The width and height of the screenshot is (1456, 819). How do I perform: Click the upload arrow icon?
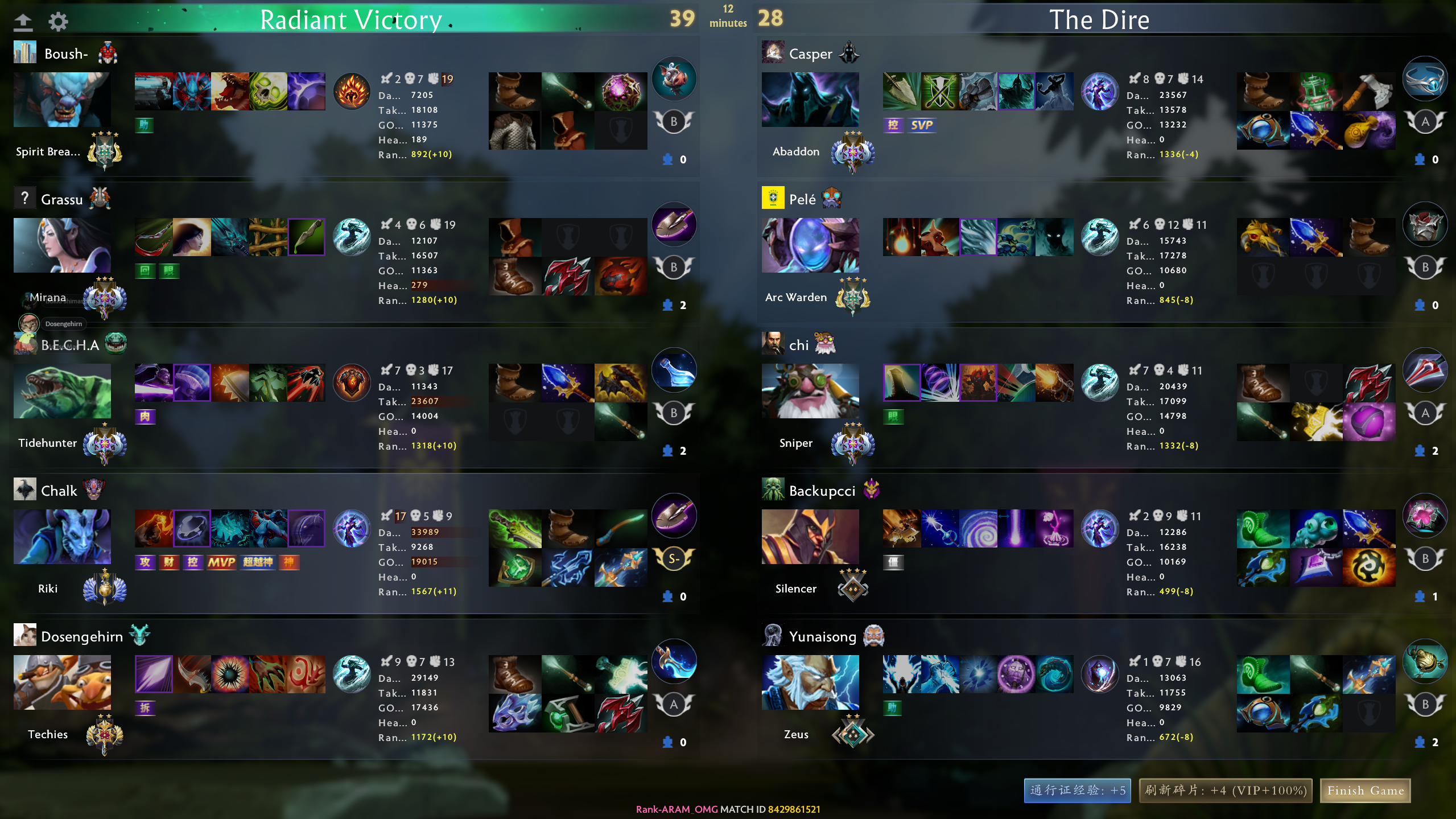click(23, 22)
